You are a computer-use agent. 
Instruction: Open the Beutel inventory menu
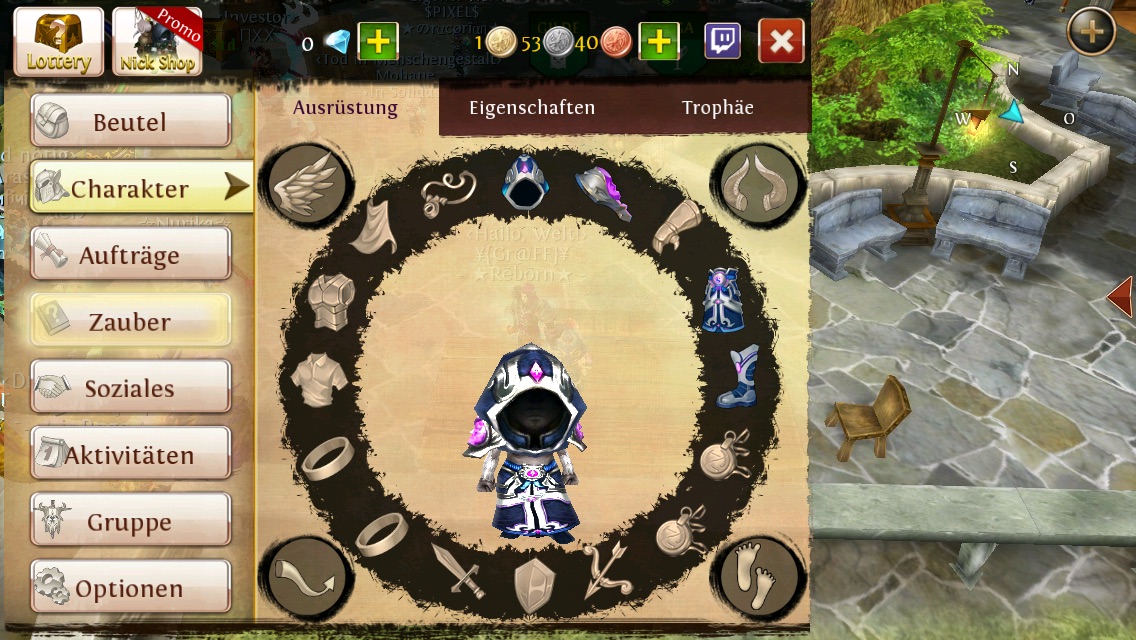[x=130, y=122]
